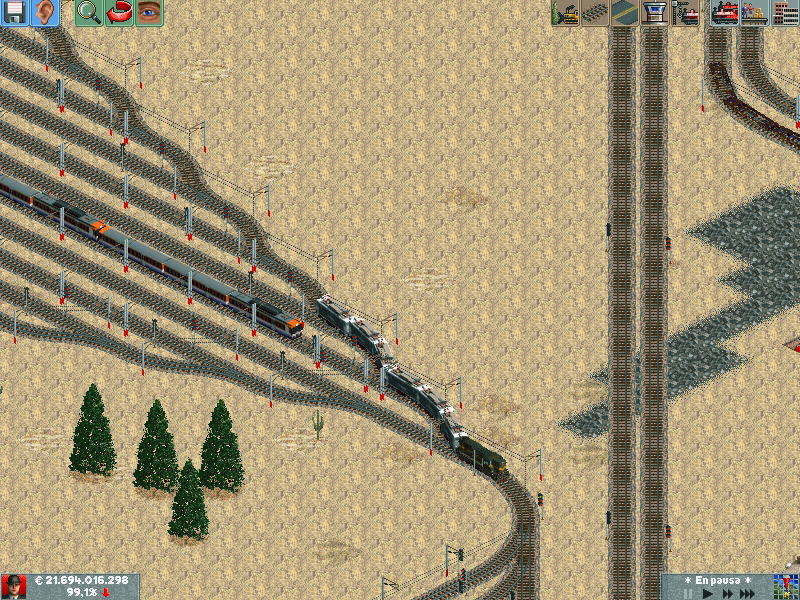Open the road construction tool
Viewport: 800px width, 600px height.
click(x=625, y=13)
